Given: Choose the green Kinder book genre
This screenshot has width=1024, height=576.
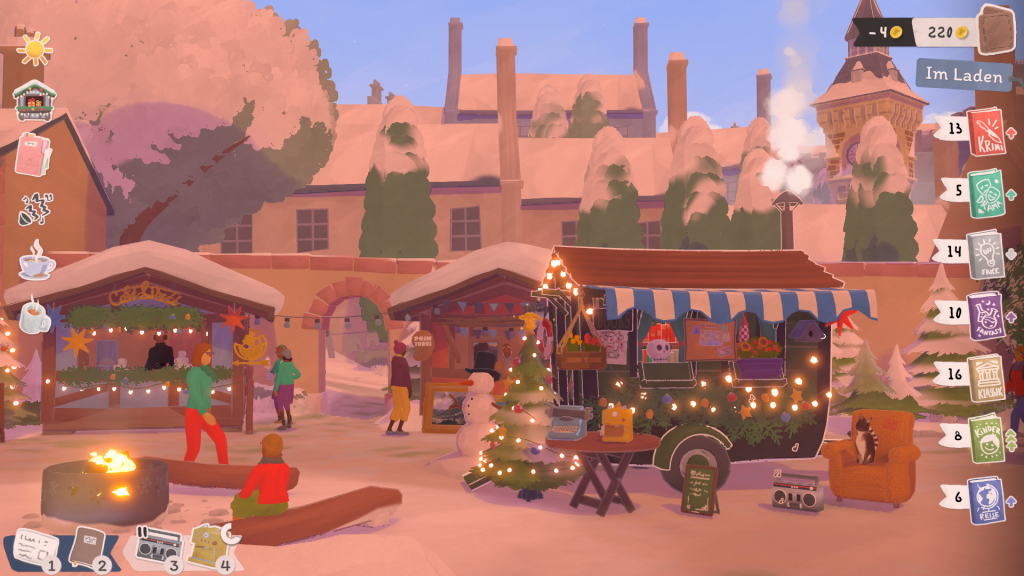Looking at the screenshot, I should pyautogui.click(x=985, y=439).
